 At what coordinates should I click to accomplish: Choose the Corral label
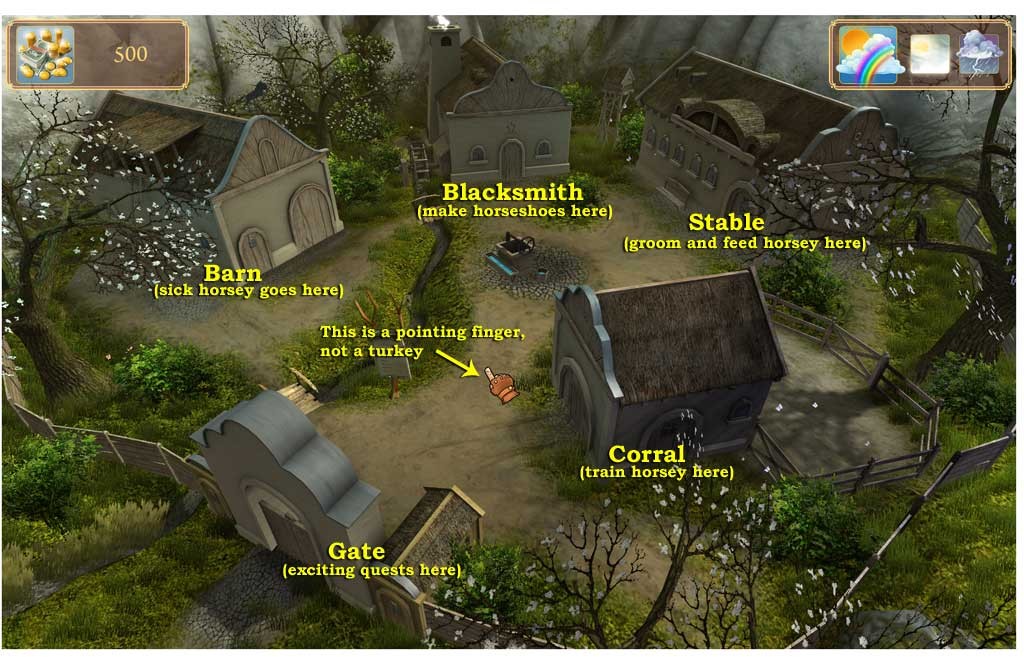click(646, 455)
